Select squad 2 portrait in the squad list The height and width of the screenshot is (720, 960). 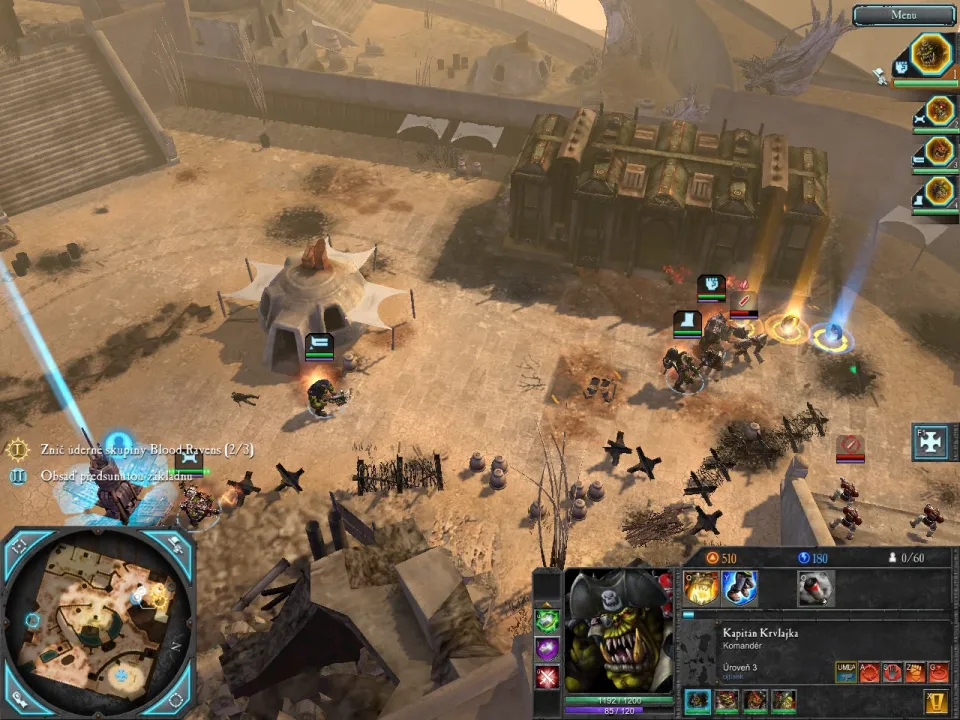click(x=939, y=111)
